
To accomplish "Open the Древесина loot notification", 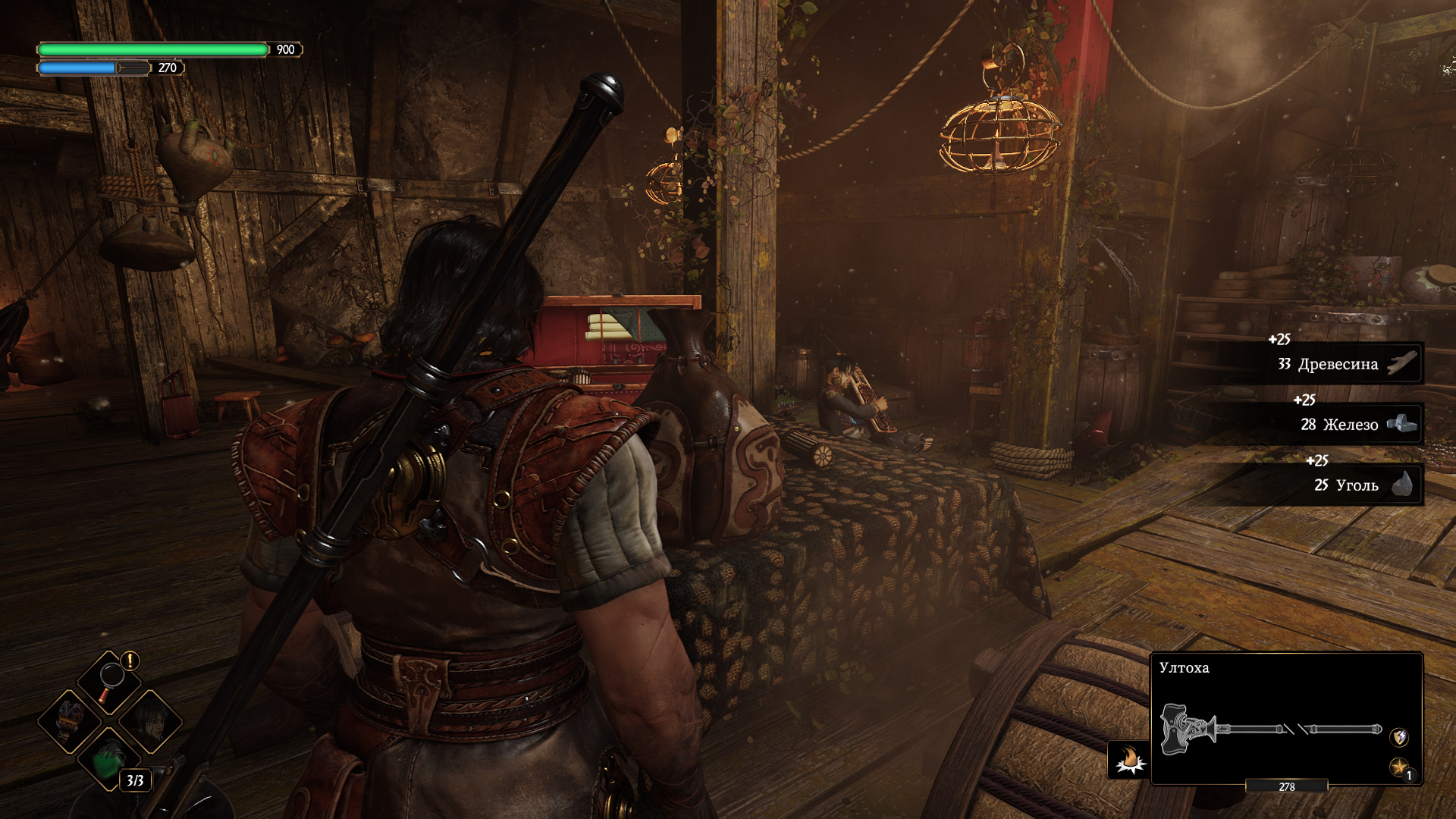I will pyautogui.click(x=1338, y=364).
